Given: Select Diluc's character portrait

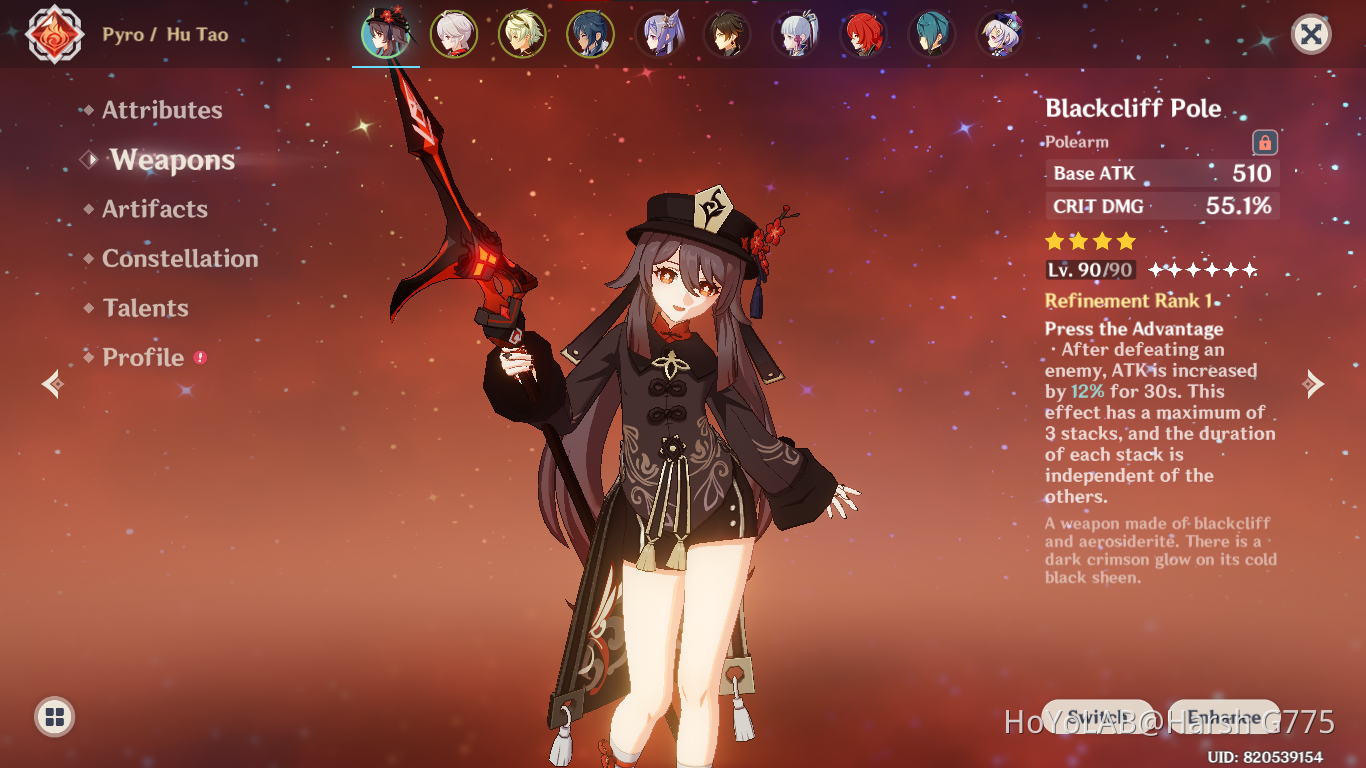Looking at the screenshot, I should click(x=862, y=34).
